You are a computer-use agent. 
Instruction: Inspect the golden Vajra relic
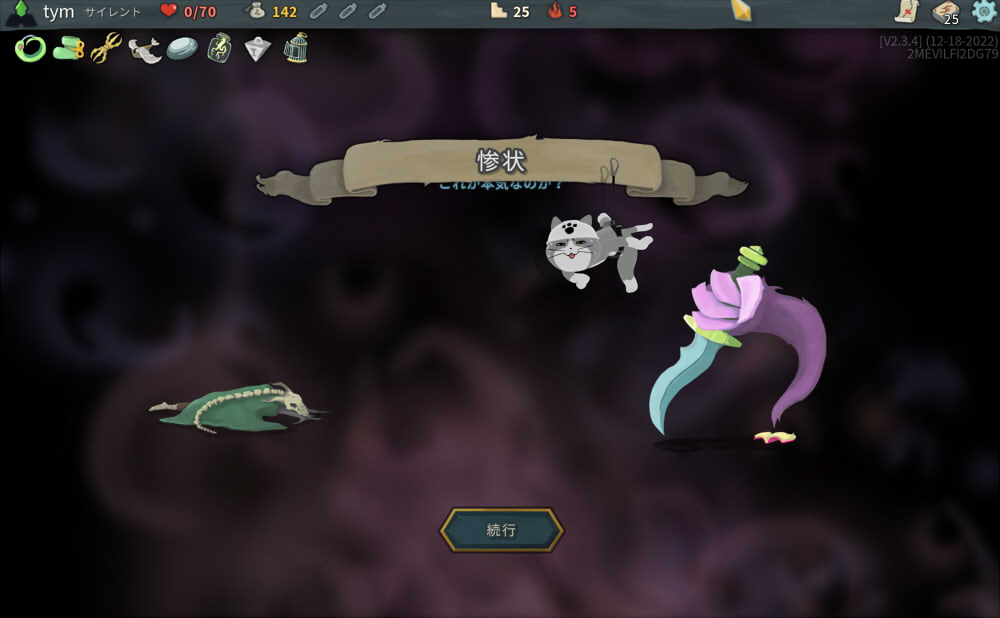point(106,48)
